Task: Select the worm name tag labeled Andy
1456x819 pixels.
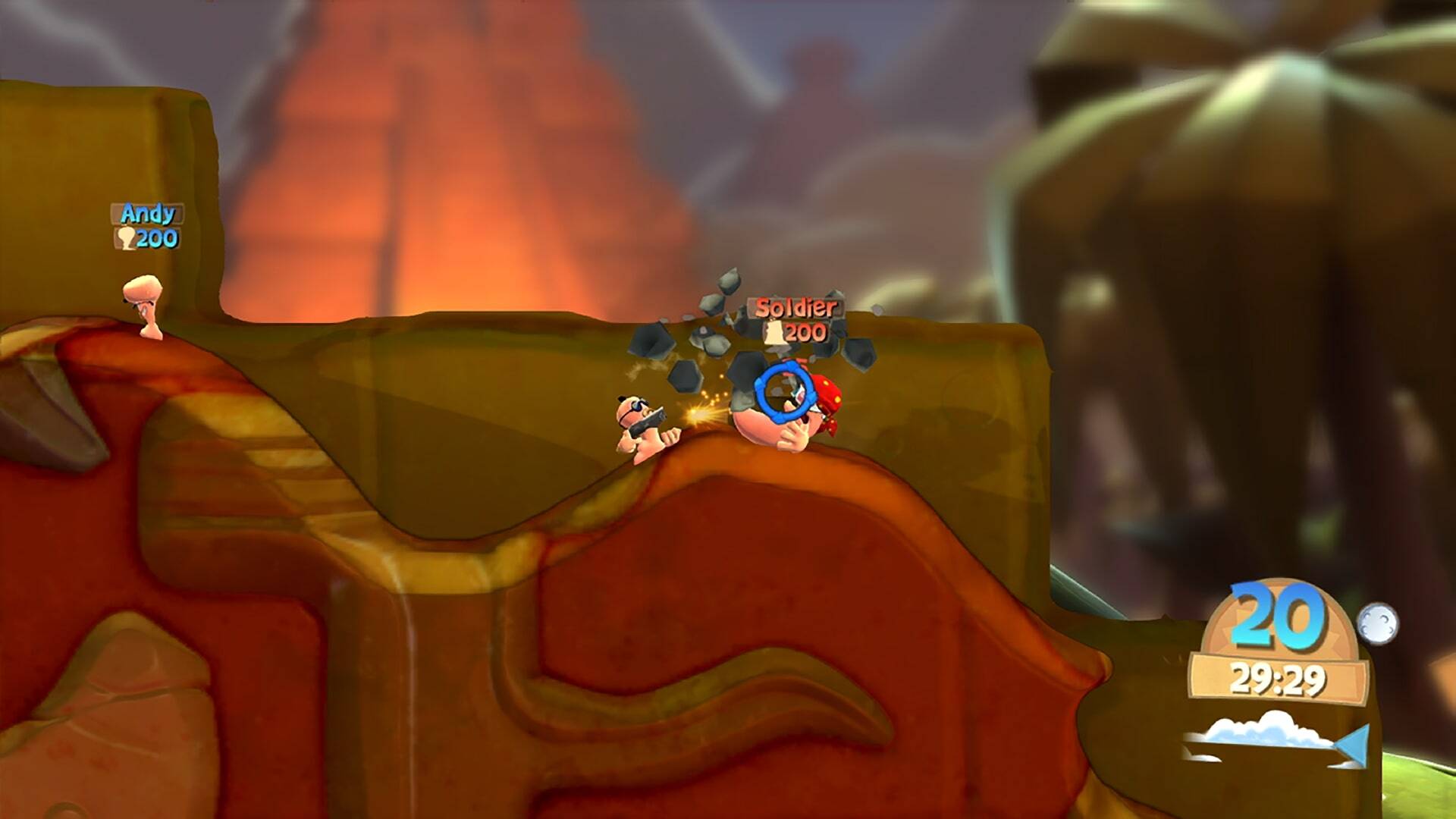Action: coord(147,214)
